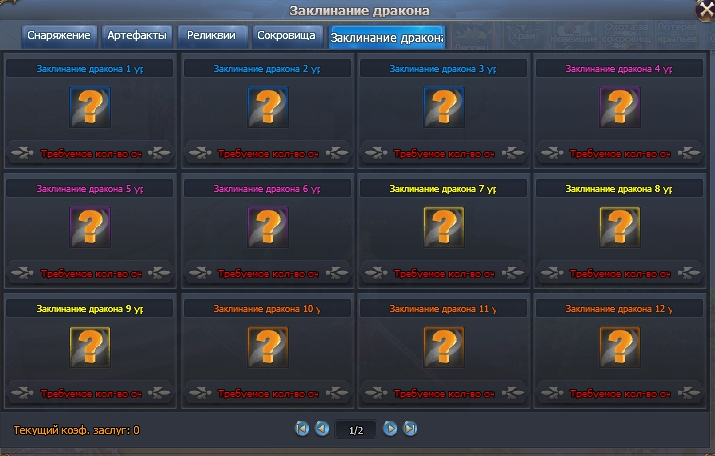Go to the next page
This screenshot has width=715, height=456.
[x=390, y=429]
